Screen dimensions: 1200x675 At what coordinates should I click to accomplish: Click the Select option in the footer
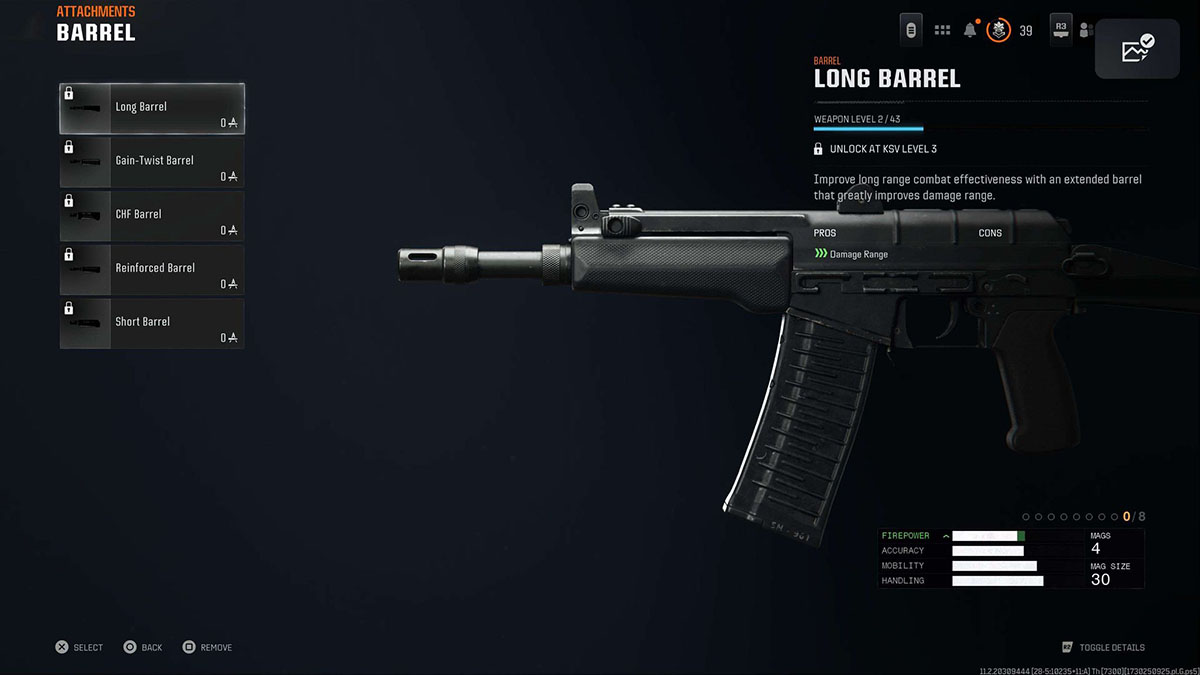point(79,647)
